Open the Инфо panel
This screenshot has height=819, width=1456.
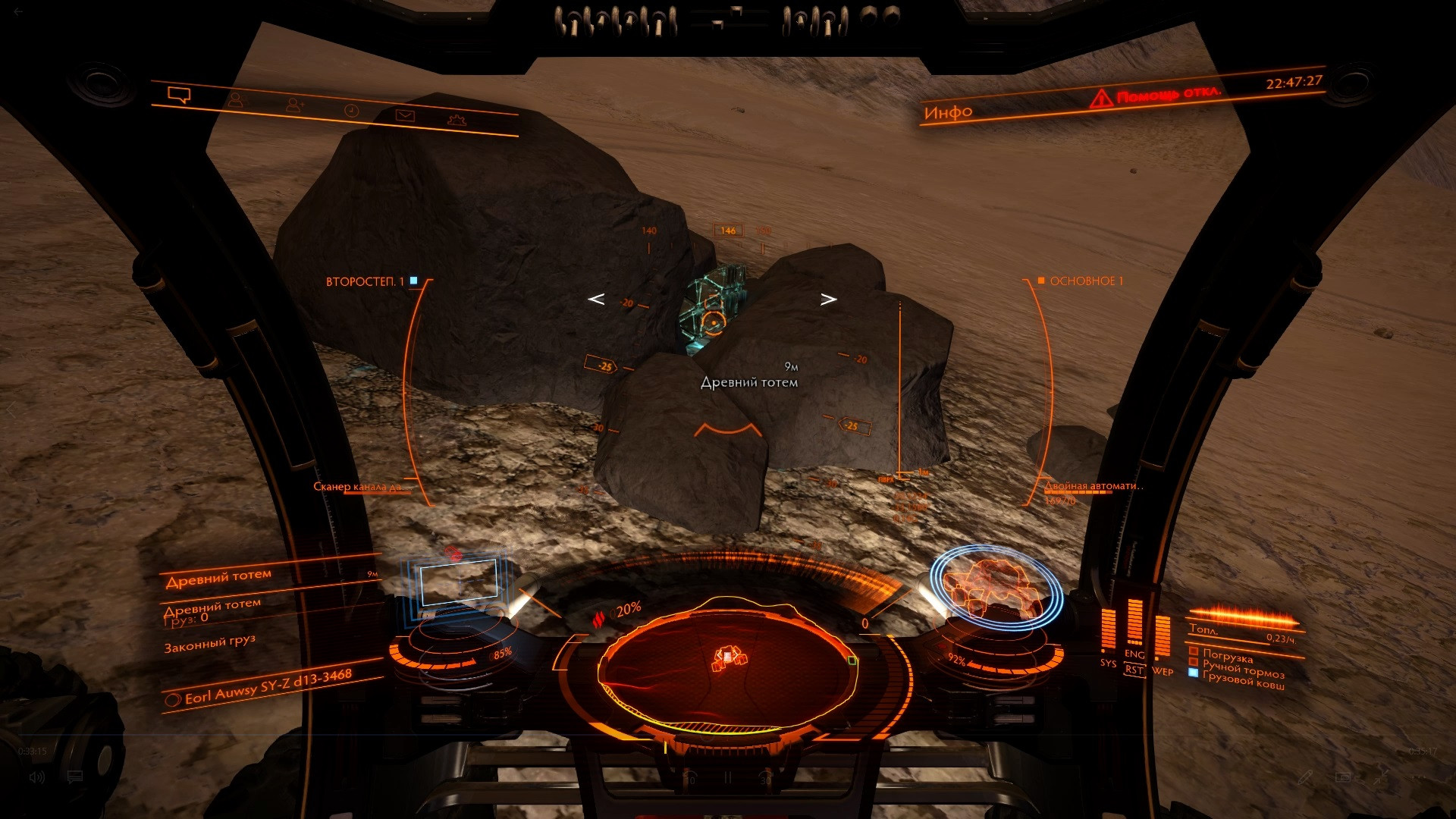coord(948,113)
